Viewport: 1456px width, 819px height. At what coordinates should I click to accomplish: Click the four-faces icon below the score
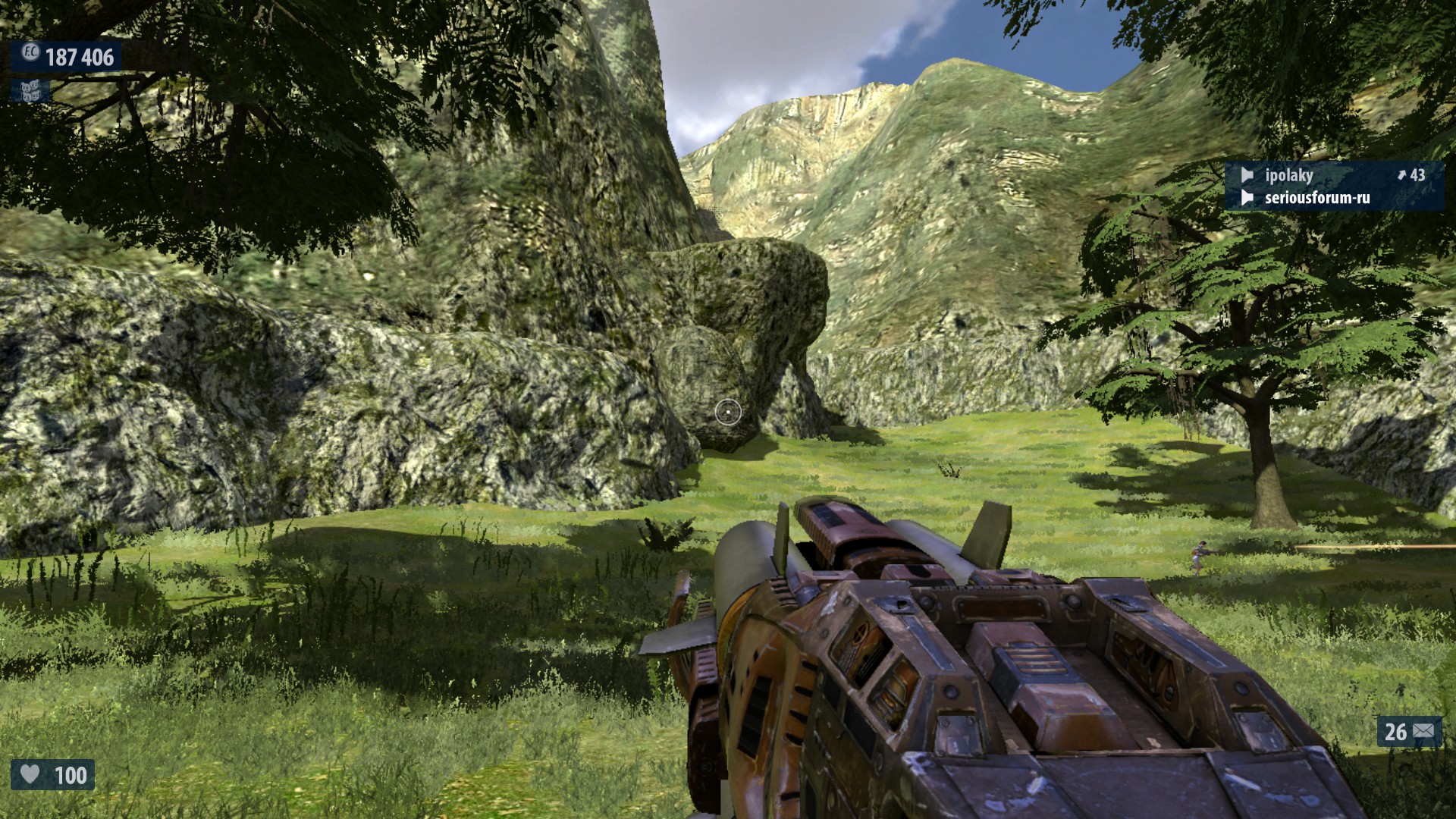[30, 91]
